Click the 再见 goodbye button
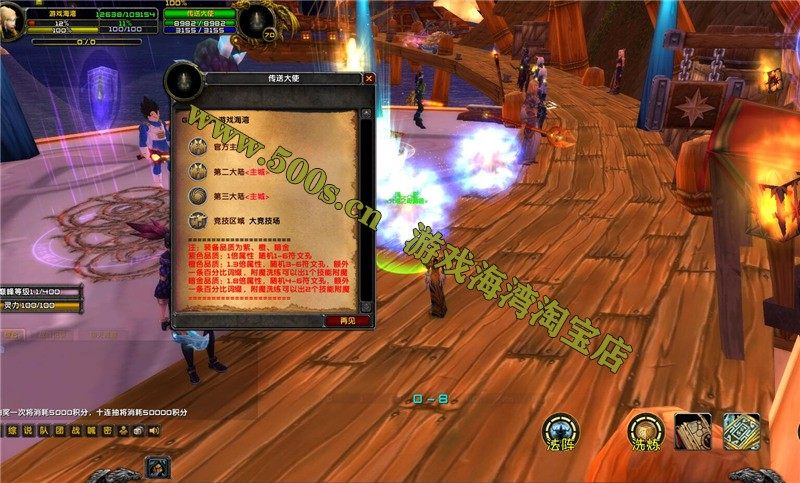Viewport: 800px width, 483px height. pyautogui.click(x=347, y=321)
